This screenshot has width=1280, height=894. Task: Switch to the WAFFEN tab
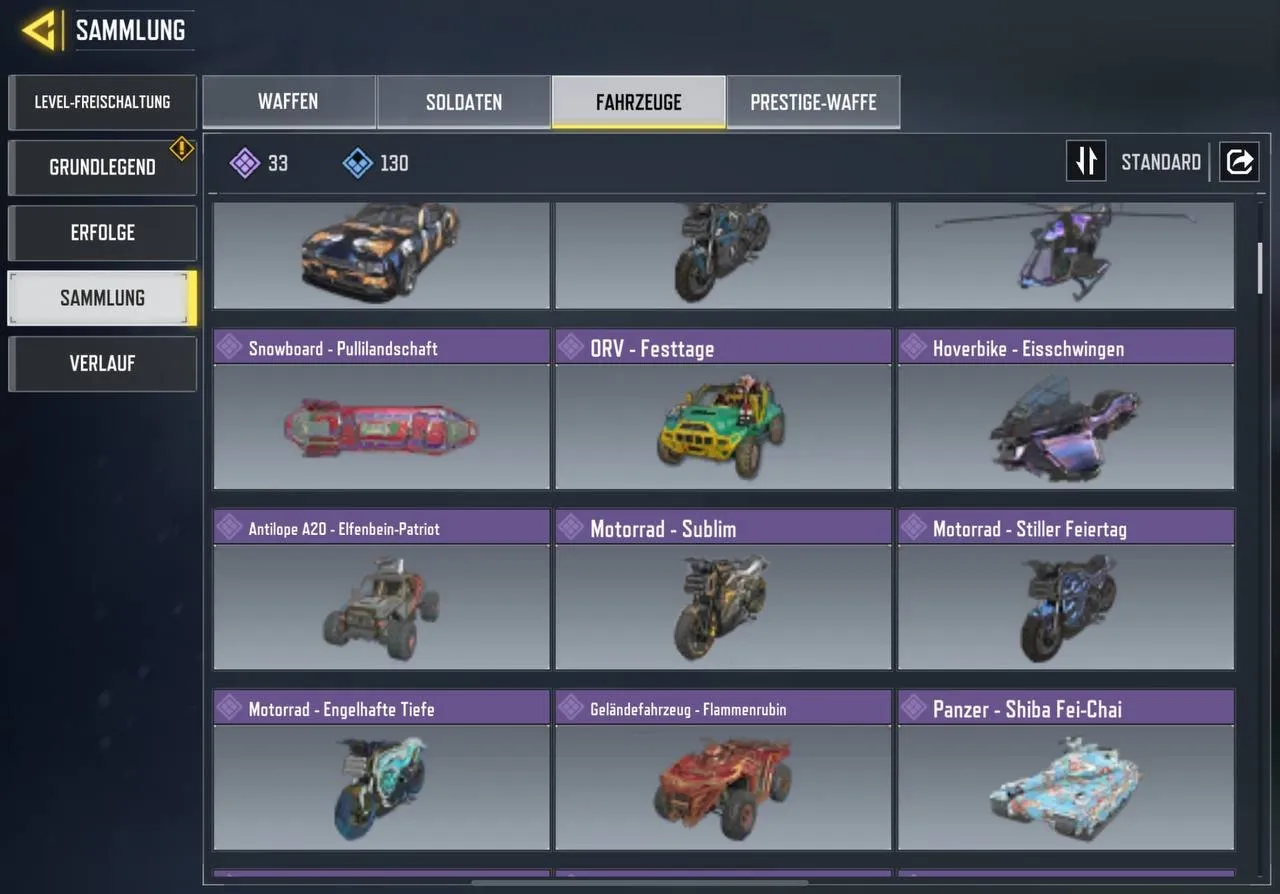[288, 101]
